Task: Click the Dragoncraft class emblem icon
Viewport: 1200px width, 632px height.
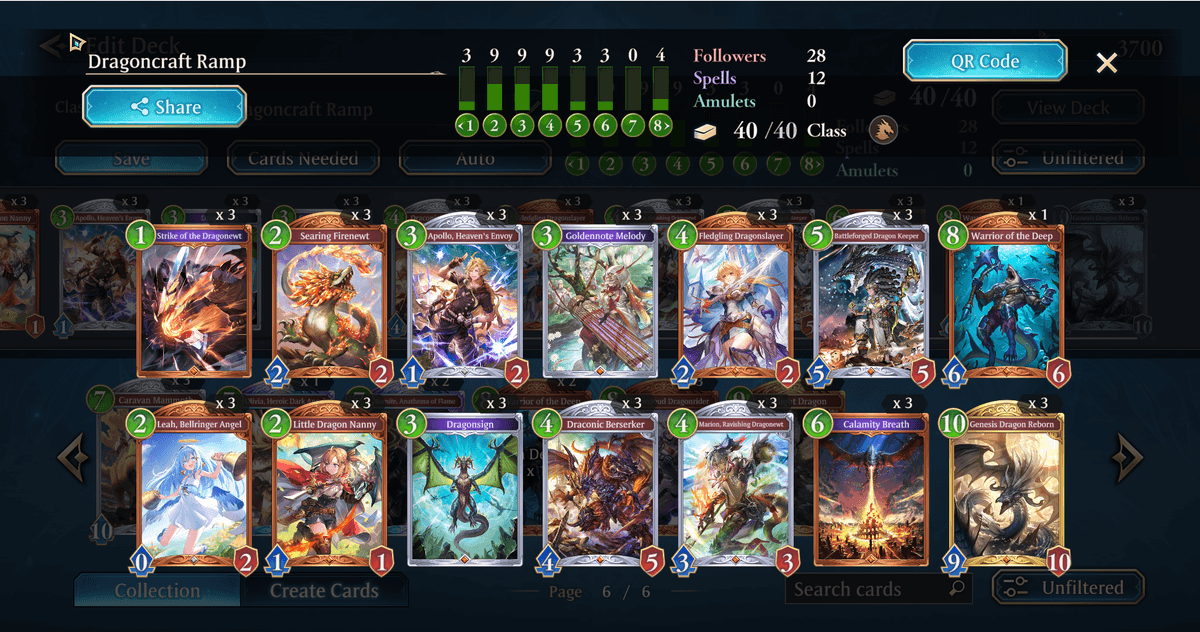Action: coord(883,130)
